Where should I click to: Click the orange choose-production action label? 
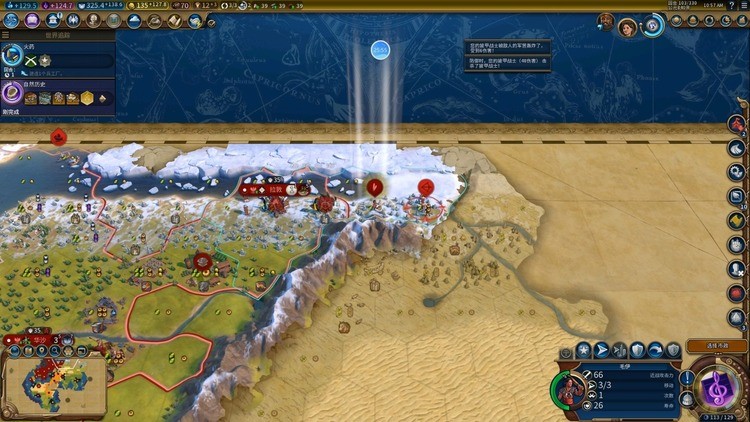click(717, 346)
